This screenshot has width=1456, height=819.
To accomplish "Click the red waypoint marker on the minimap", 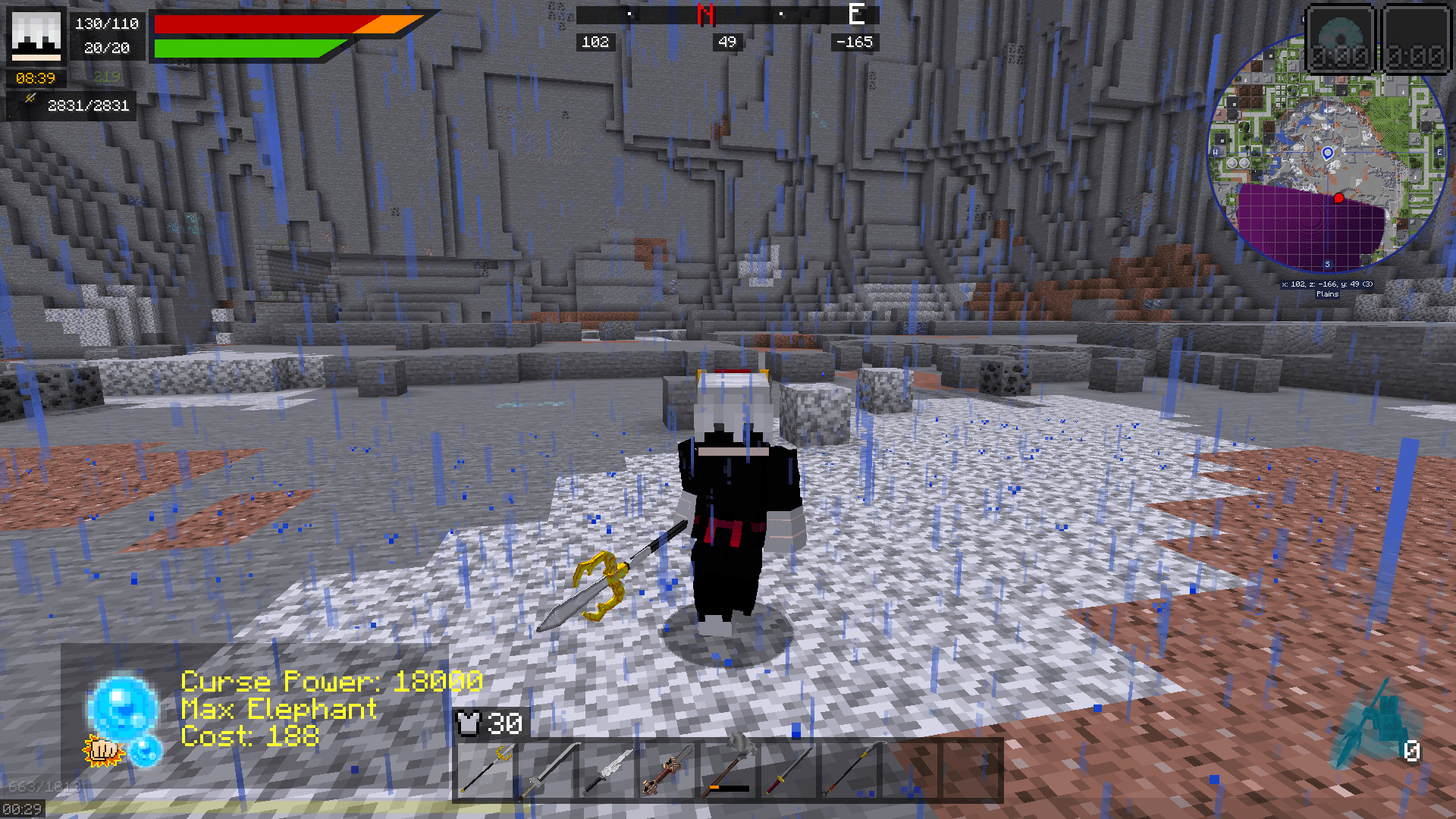I will point(1338,196).
